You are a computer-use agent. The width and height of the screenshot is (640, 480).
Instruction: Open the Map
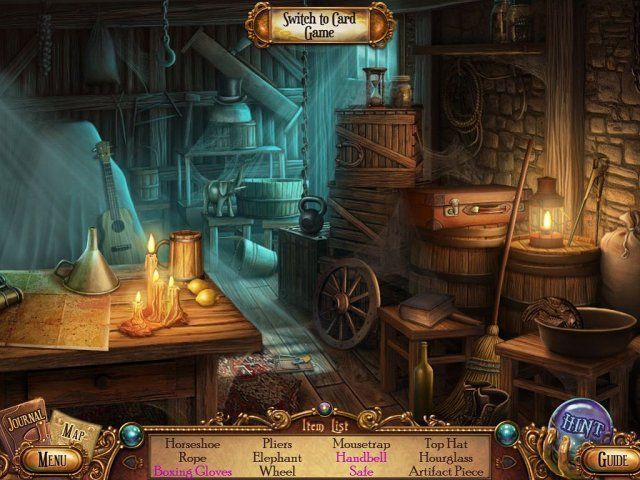71,432
